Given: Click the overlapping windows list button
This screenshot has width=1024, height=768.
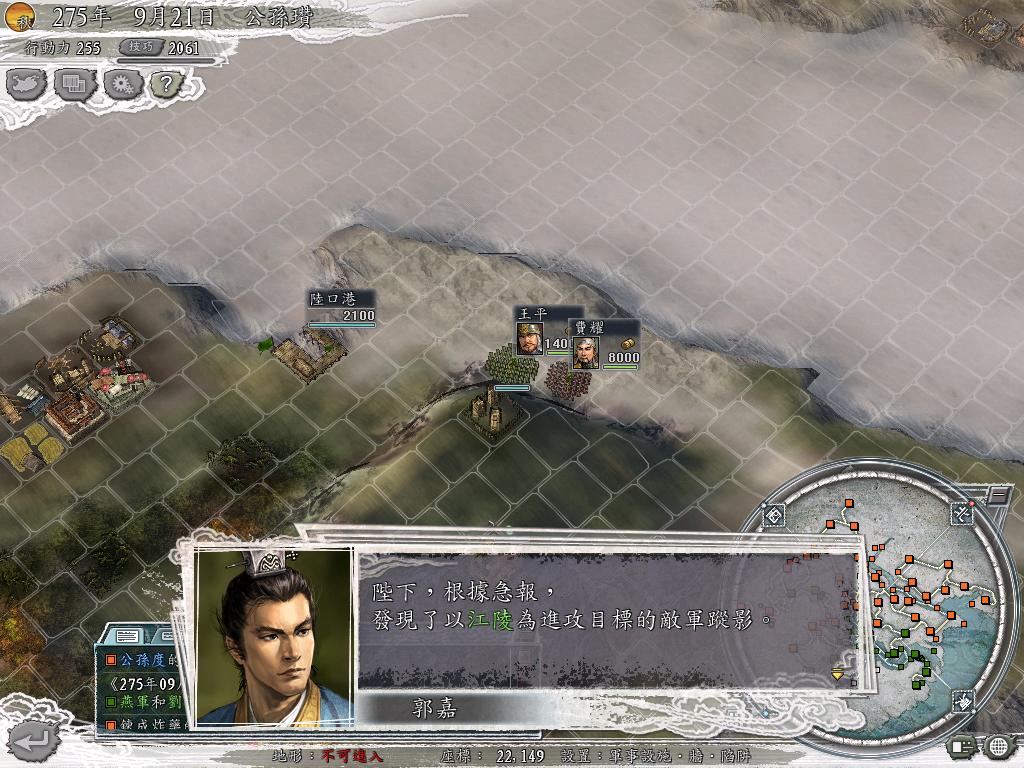Looking at the screenshot, I should [74, 85].
